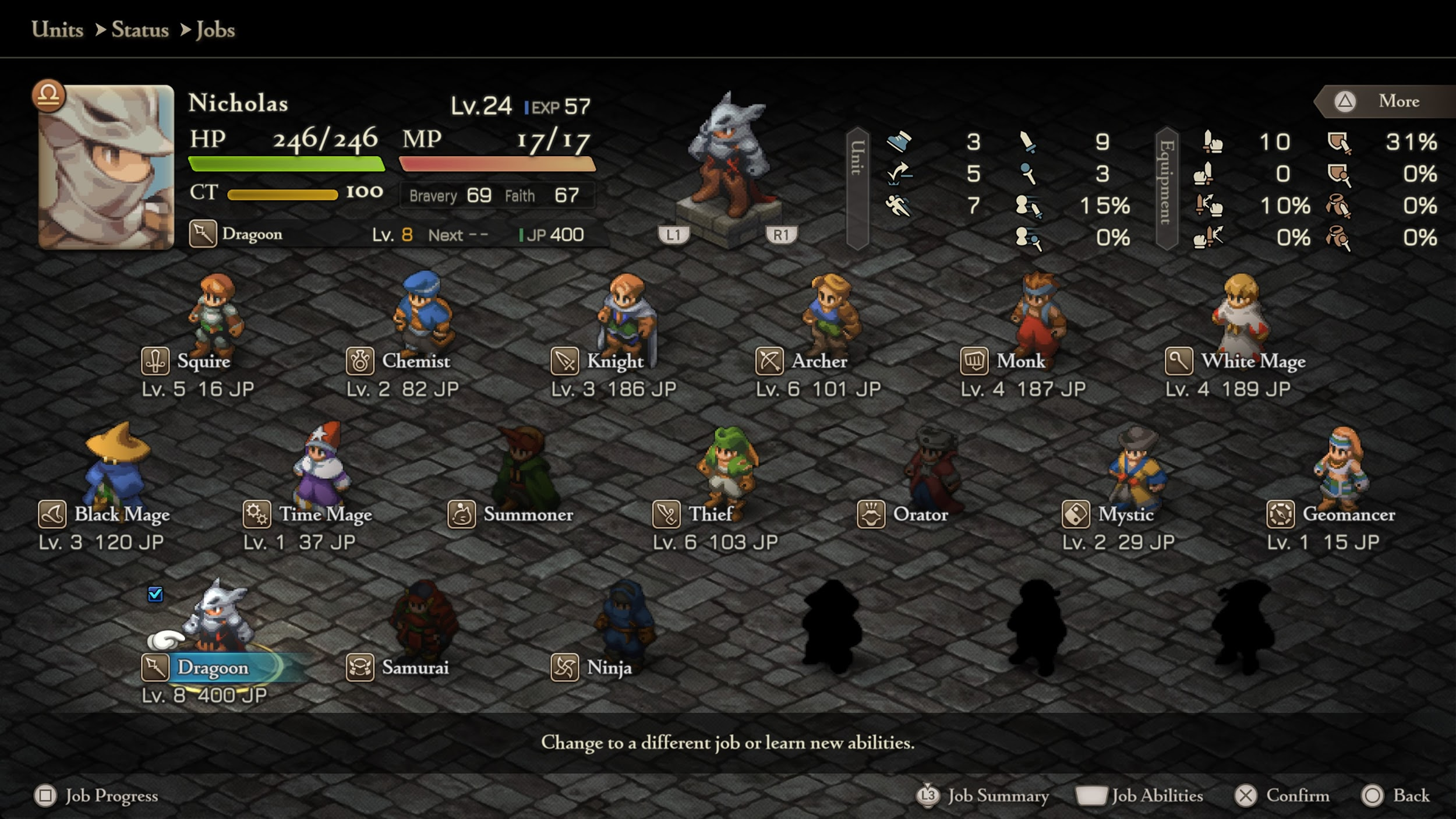The image size is (1456, 819).
Task: Select the highlighted Dragoon job
Action: [212, 667]
